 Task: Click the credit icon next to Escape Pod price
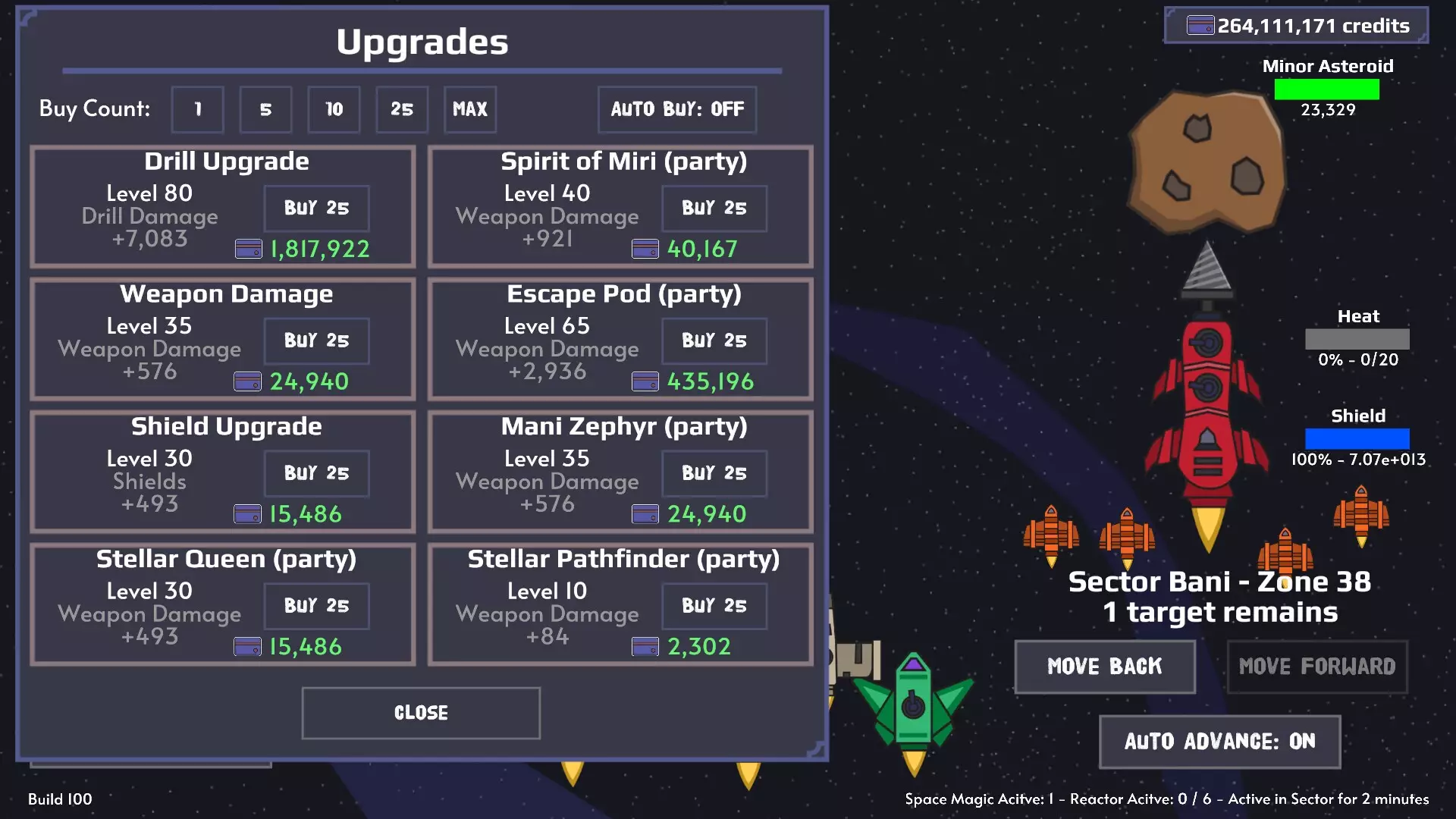(x=645, y=379)
